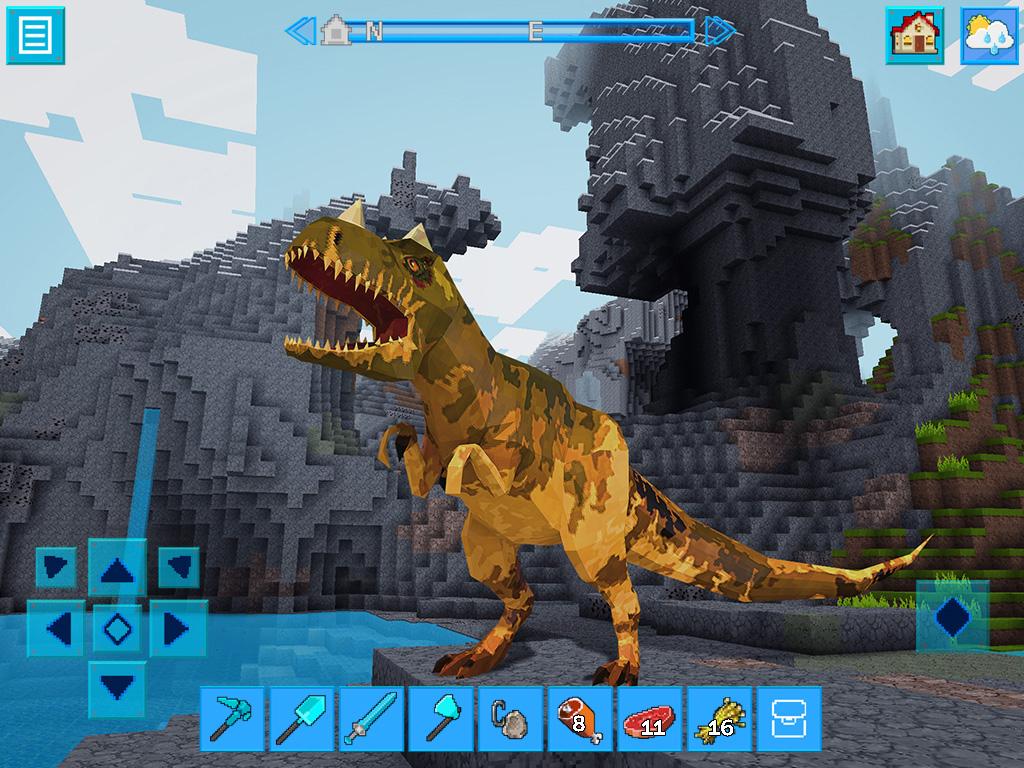The image size is (1024, 768).
Task: Toggle the rain cloud weather button
Action: [989, 35]
